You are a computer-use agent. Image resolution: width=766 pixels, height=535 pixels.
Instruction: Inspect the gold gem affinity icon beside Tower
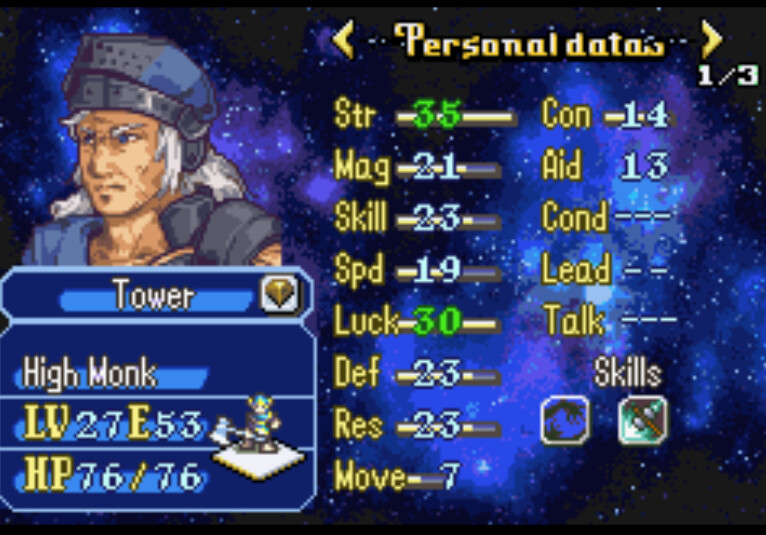point(280,295)
